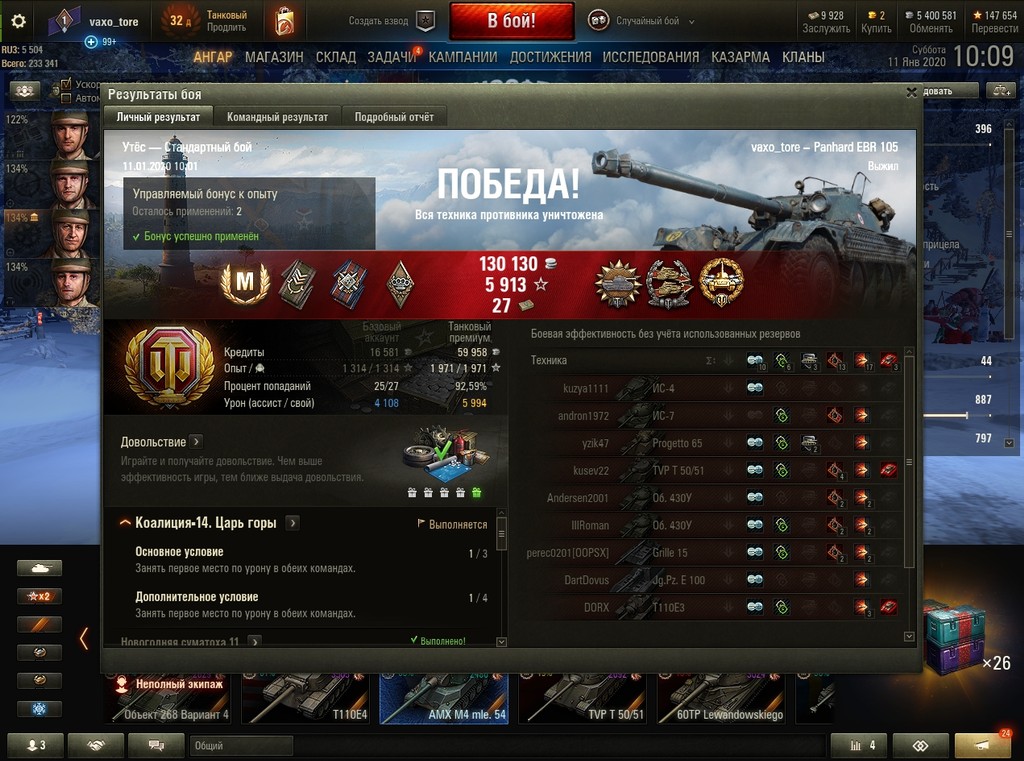Go to the КАЗАРМА barracks
The image size is (1024, 761).
click(740, 57)
